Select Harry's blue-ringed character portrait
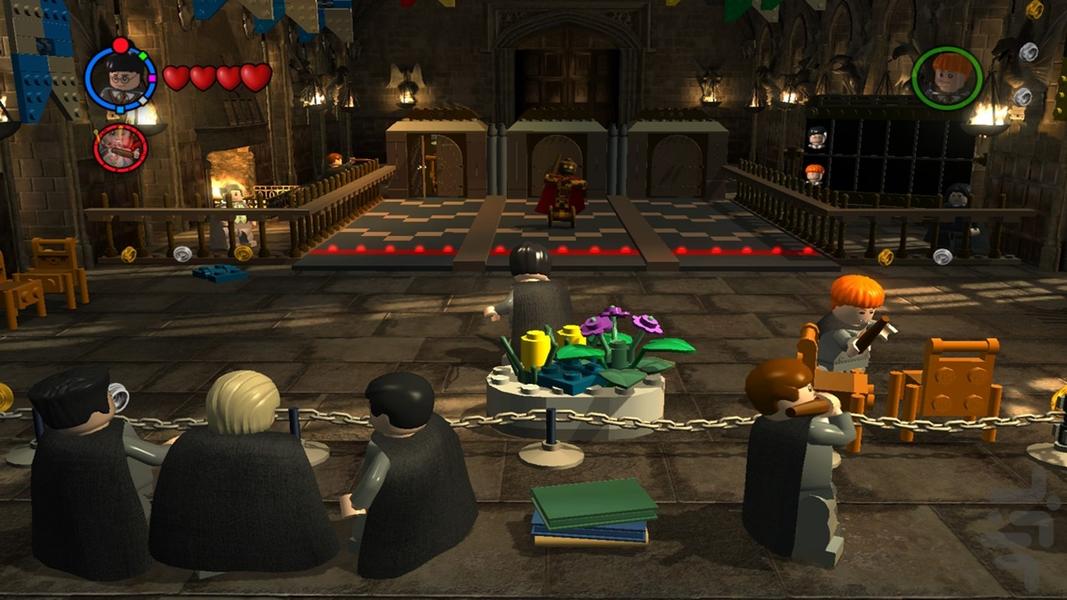This screenshot has height=600, width=1067. tap(121, 77)
